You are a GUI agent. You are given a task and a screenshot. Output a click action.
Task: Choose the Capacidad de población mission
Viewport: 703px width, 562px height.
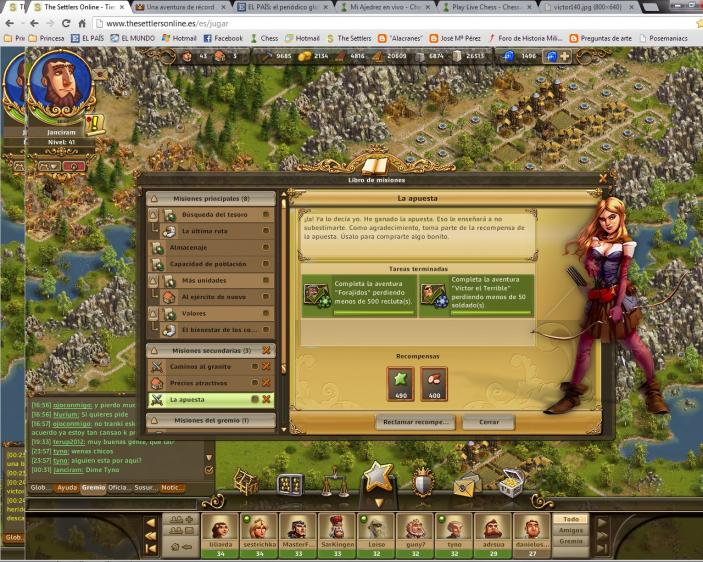coord(211,264)
